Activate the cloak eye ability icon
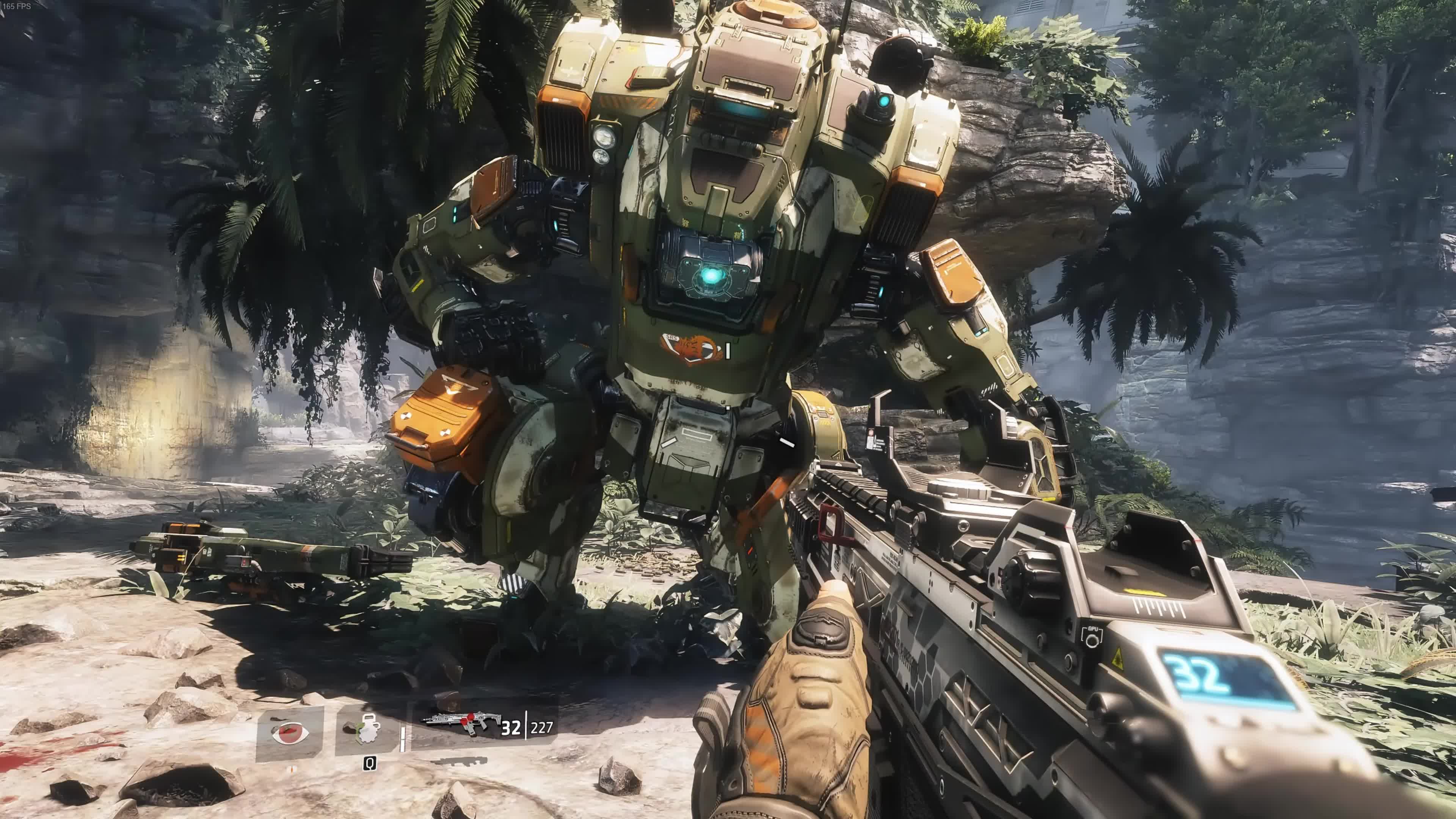 pyautogui.click(x=290, y=733)
